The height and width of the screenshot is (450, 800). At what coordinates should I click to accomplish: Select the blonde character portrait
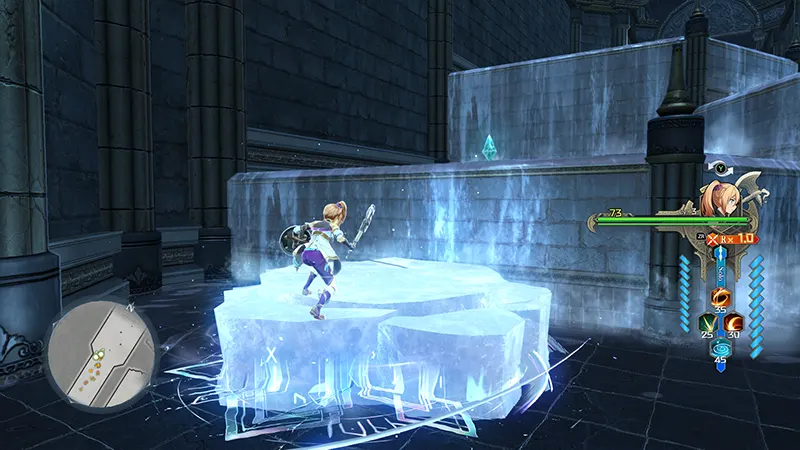(722, 197)
